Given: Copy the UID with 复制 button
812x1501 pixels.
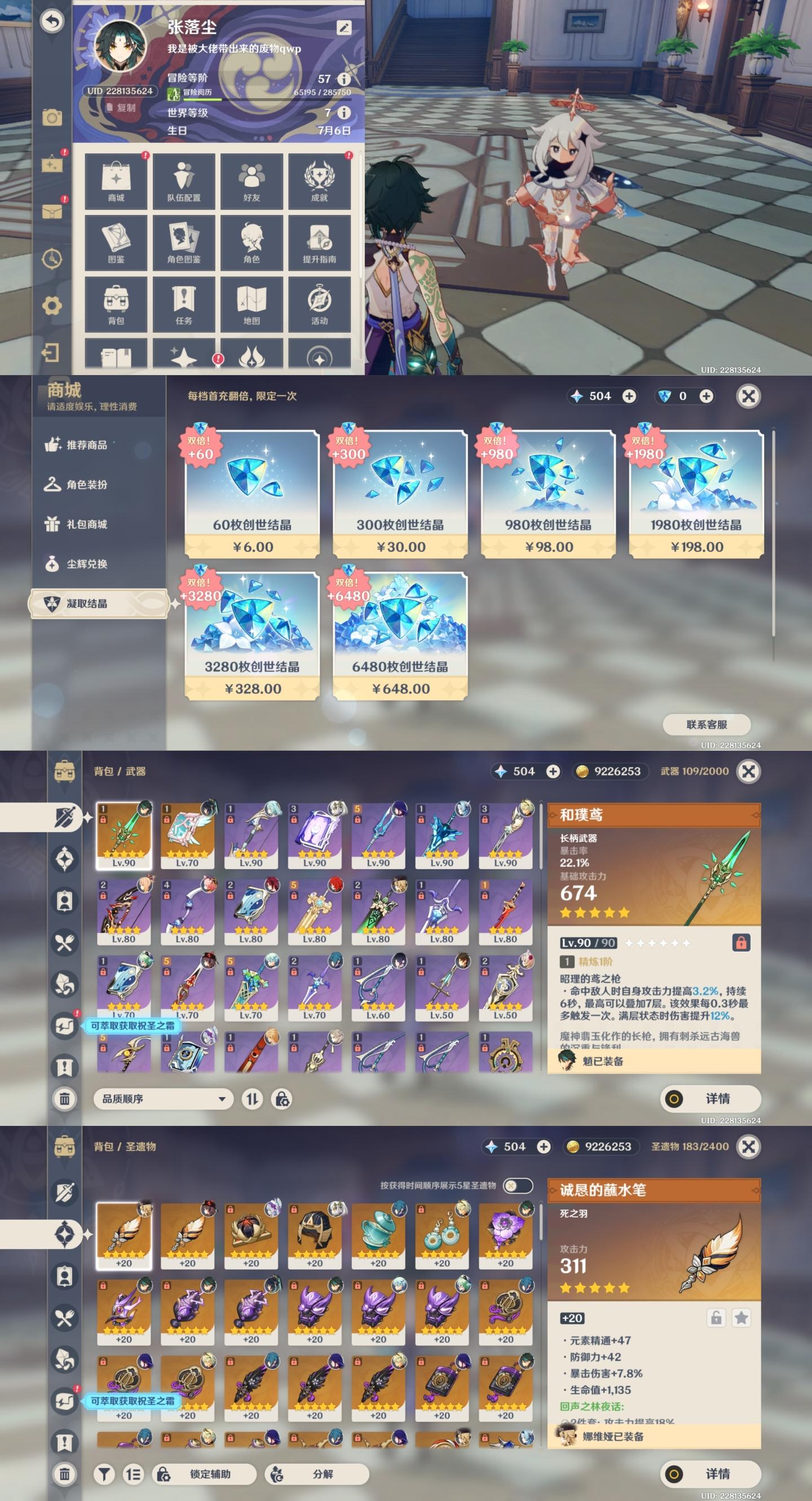Looking at the screenshot, I should tap(121, 108).
